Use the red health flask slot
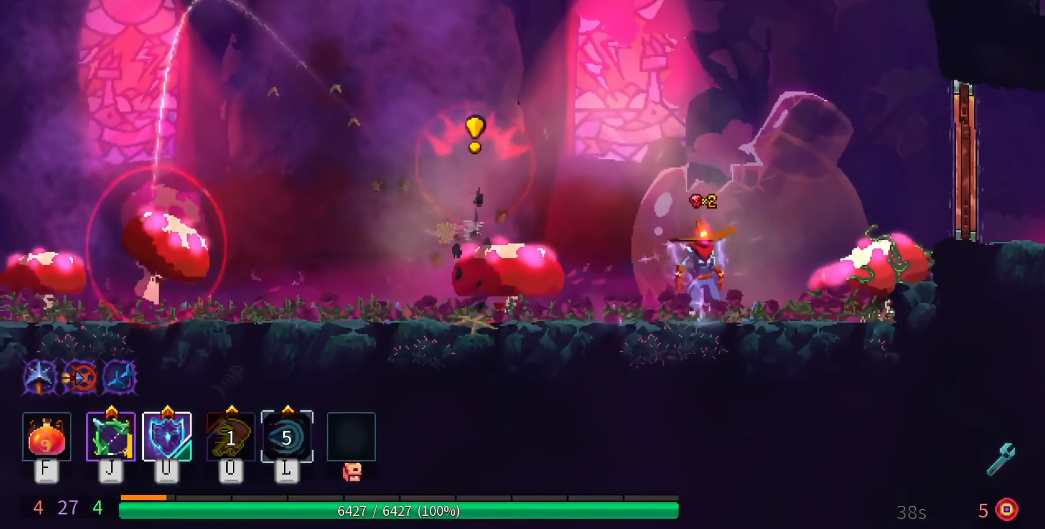 [47, 437]
